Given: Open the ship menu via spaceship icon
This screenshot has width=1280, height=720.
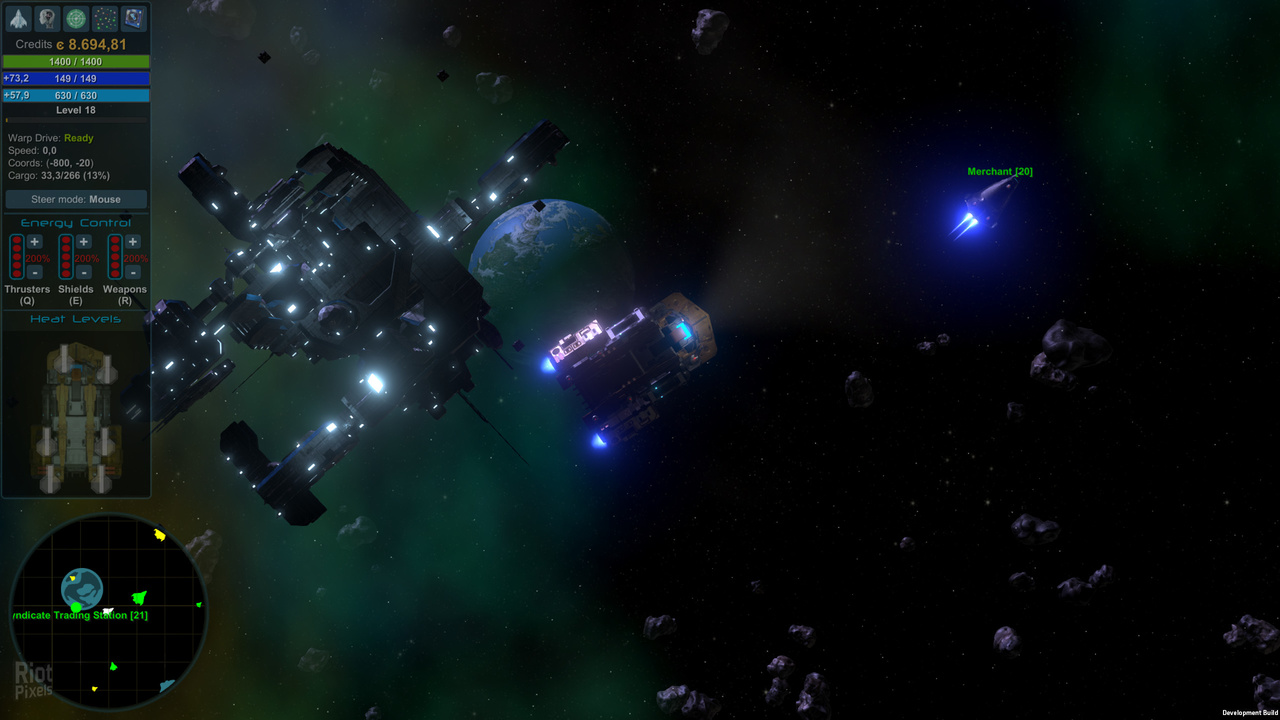Looking at the screenshot, I should [19, 19].
